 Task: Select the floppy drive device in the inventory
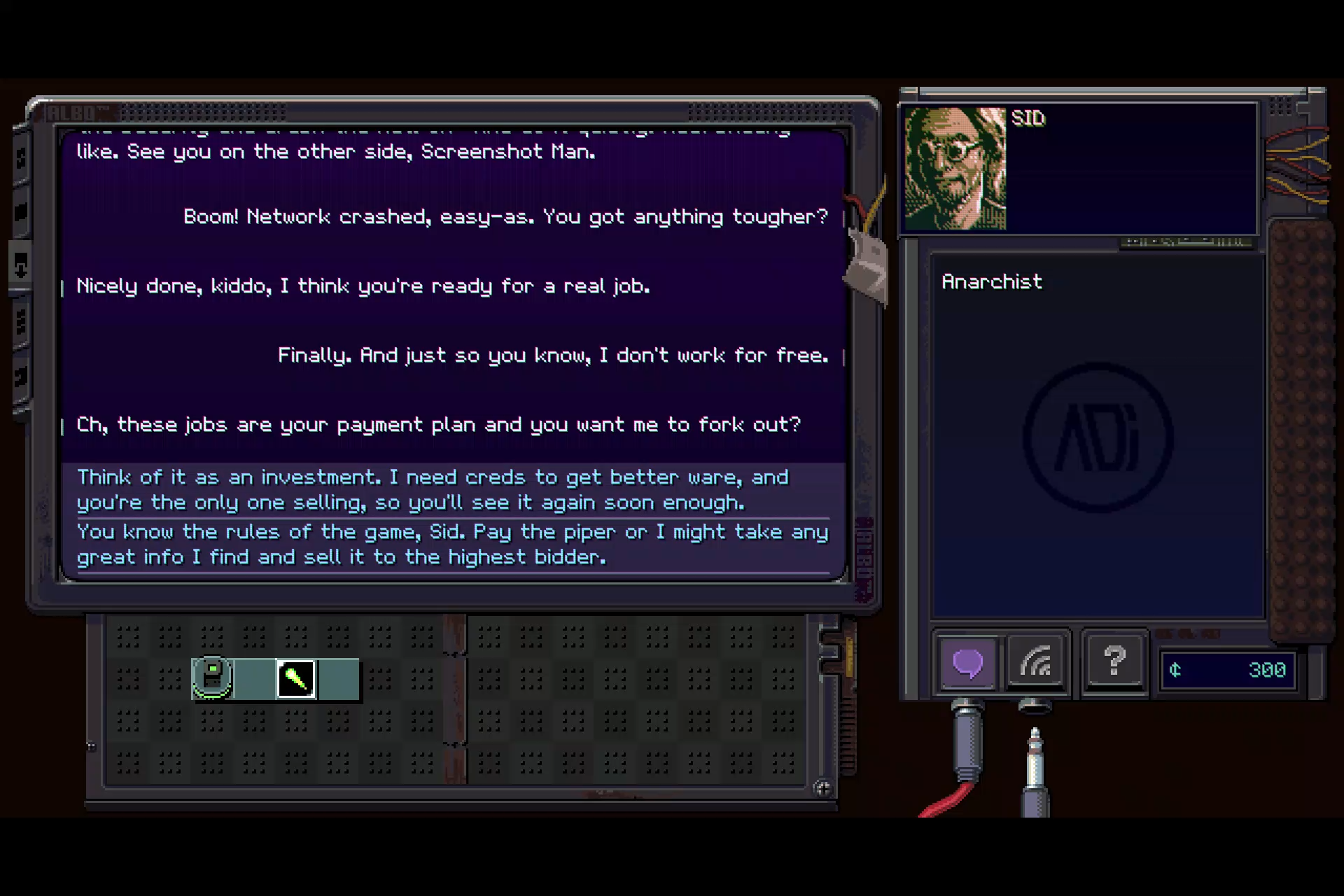(211, 676)
